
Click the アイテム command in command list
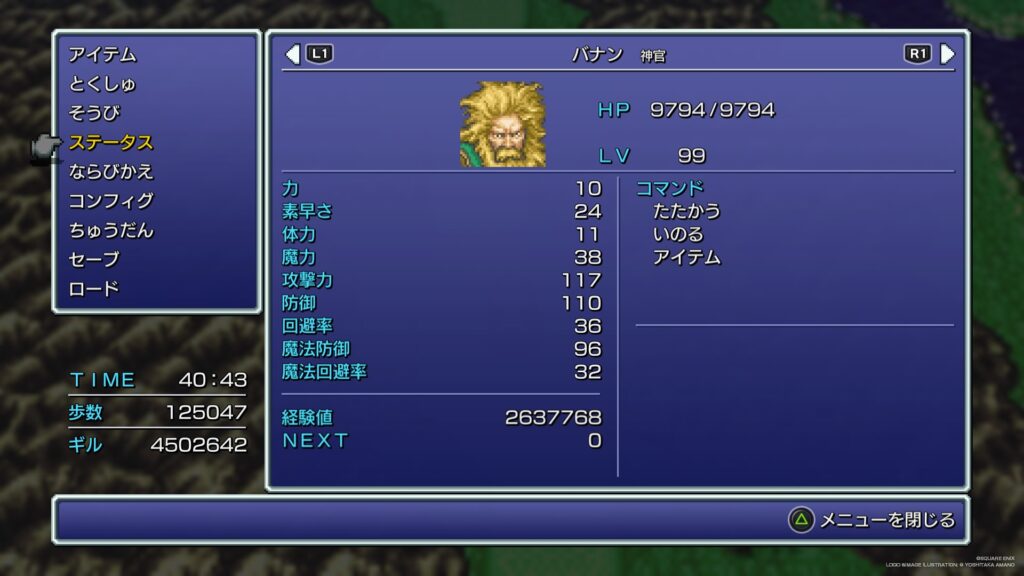[686, 257]
